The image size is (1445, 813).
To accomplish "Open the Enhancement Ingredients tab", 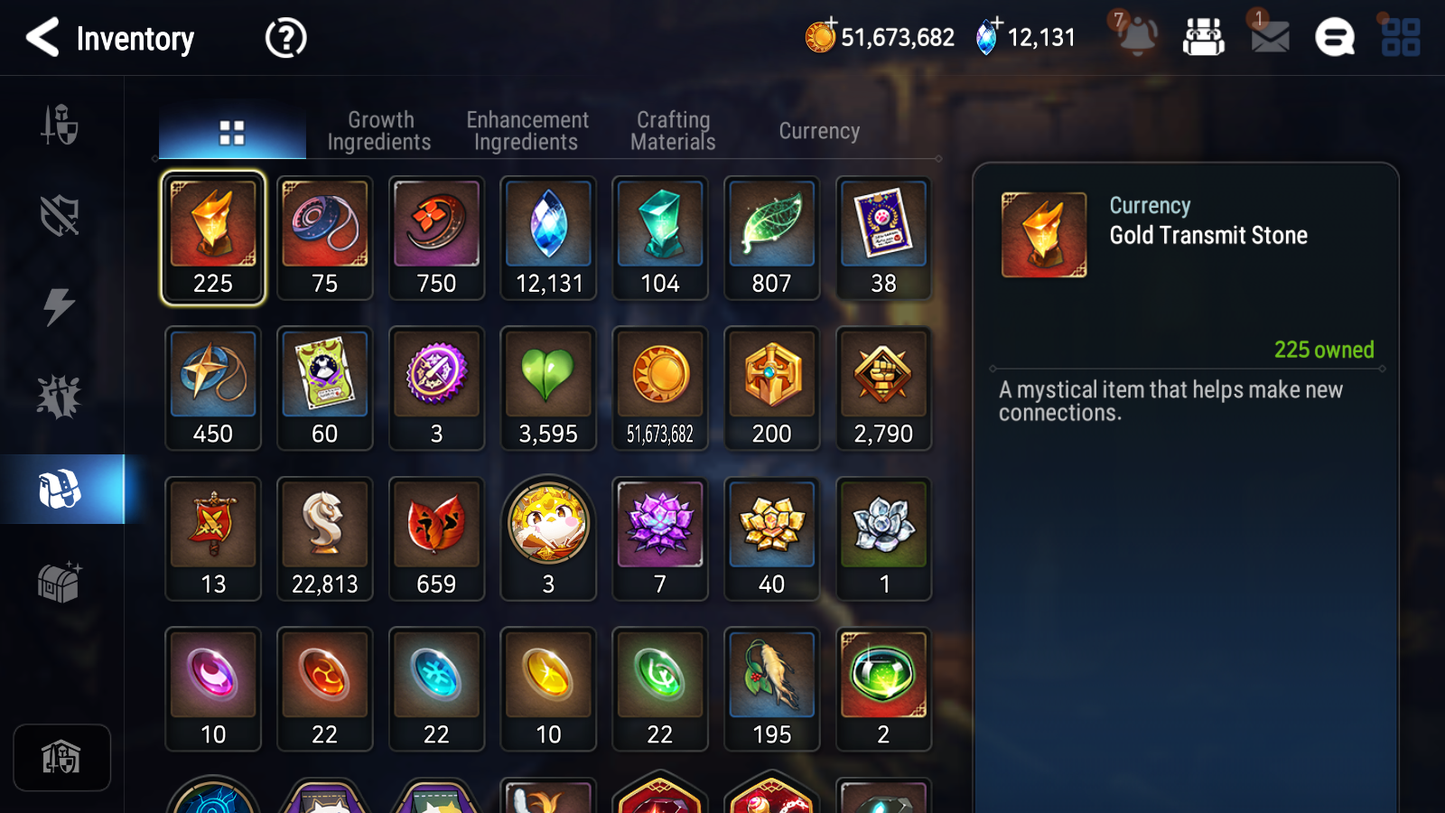I will click(x=526, y=130).
